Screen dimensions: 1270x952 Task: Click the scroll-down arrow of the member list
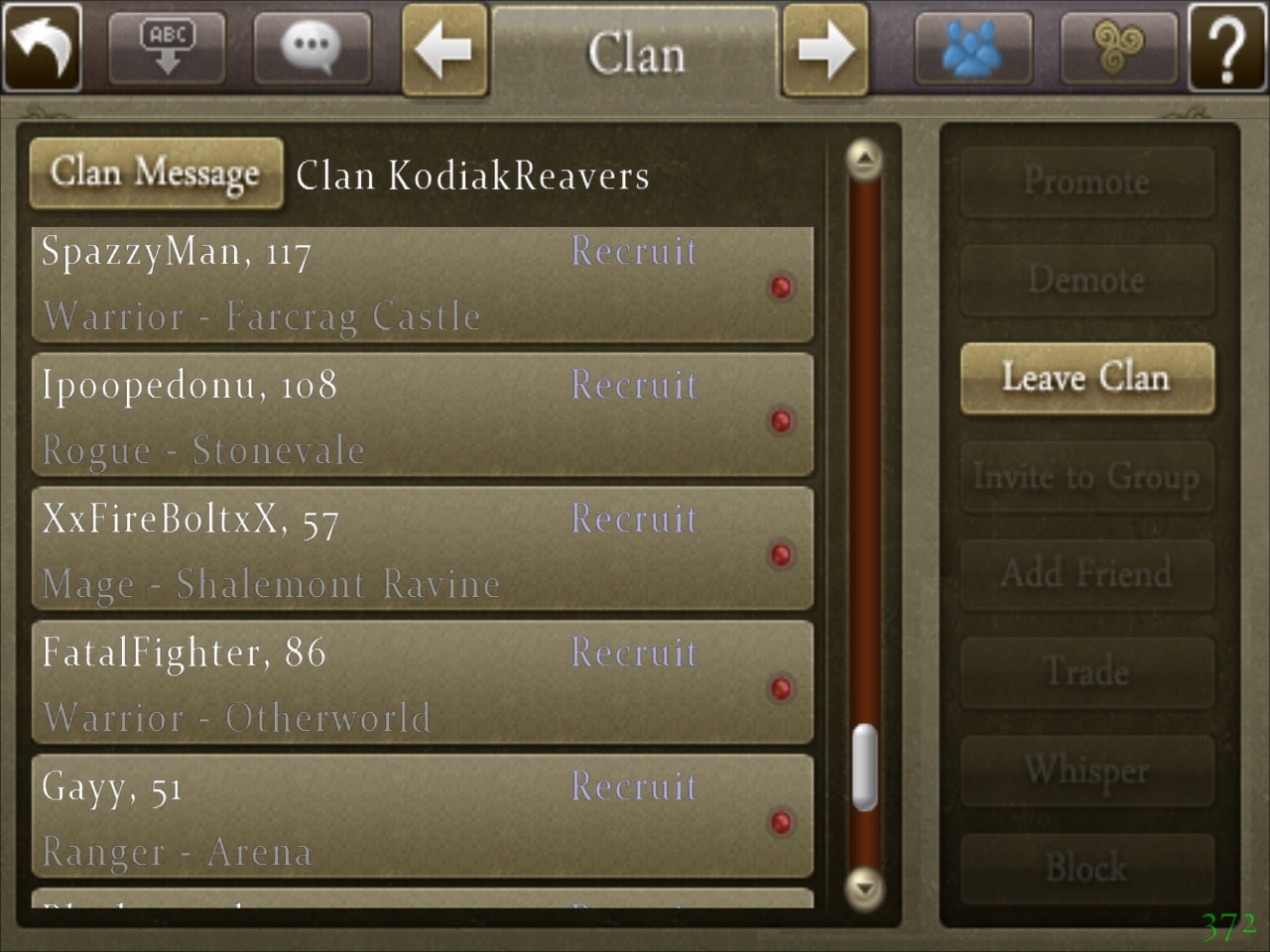865,886
